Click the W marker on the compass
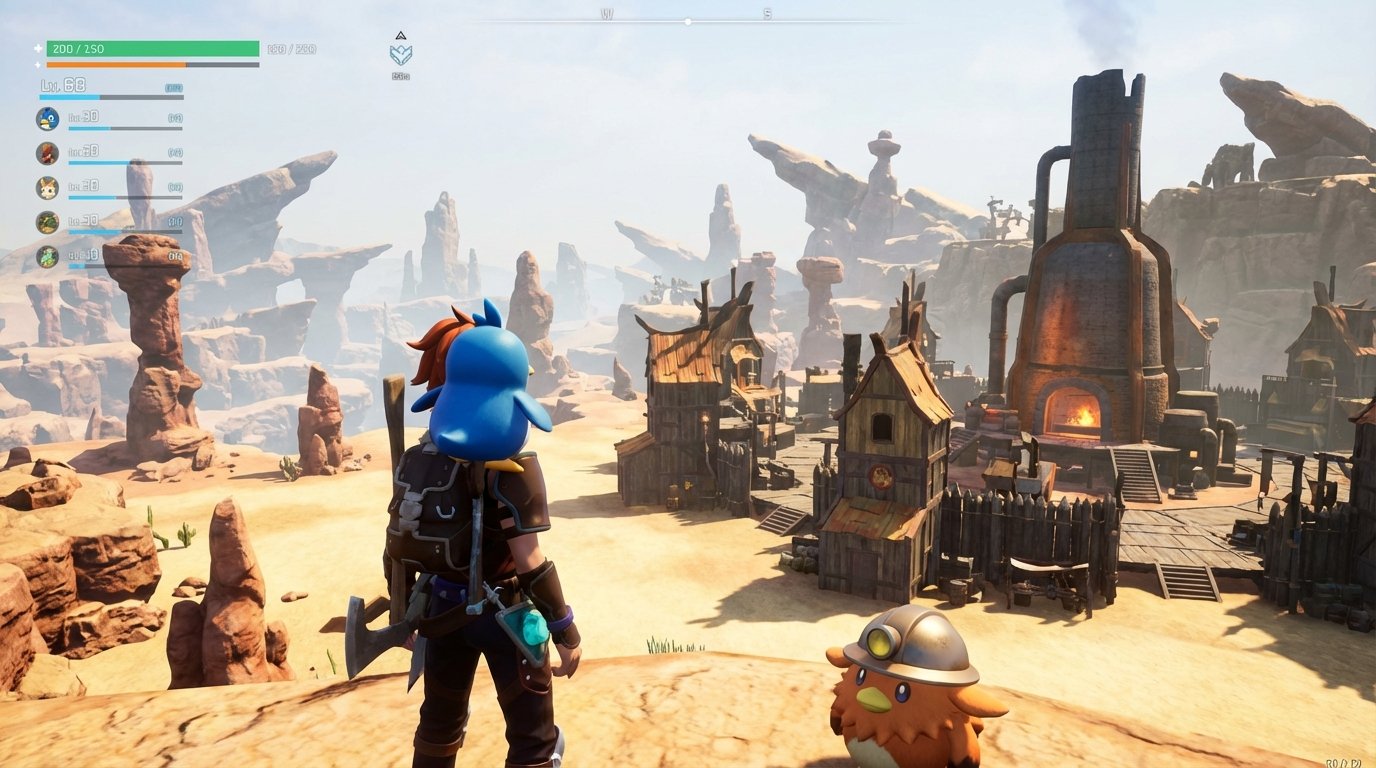Viewport: 1376px width, 768px height. coord(607,13)
